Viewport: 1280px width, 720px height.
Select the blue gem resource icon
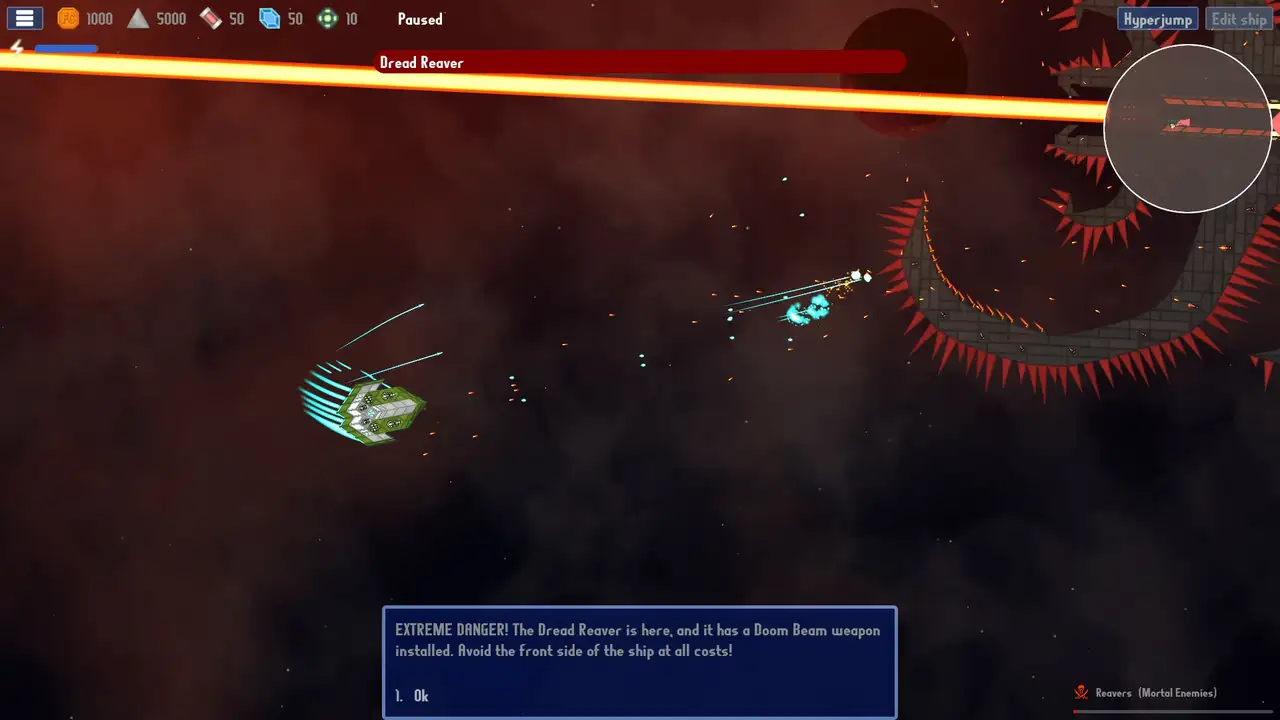click(269, 18)
